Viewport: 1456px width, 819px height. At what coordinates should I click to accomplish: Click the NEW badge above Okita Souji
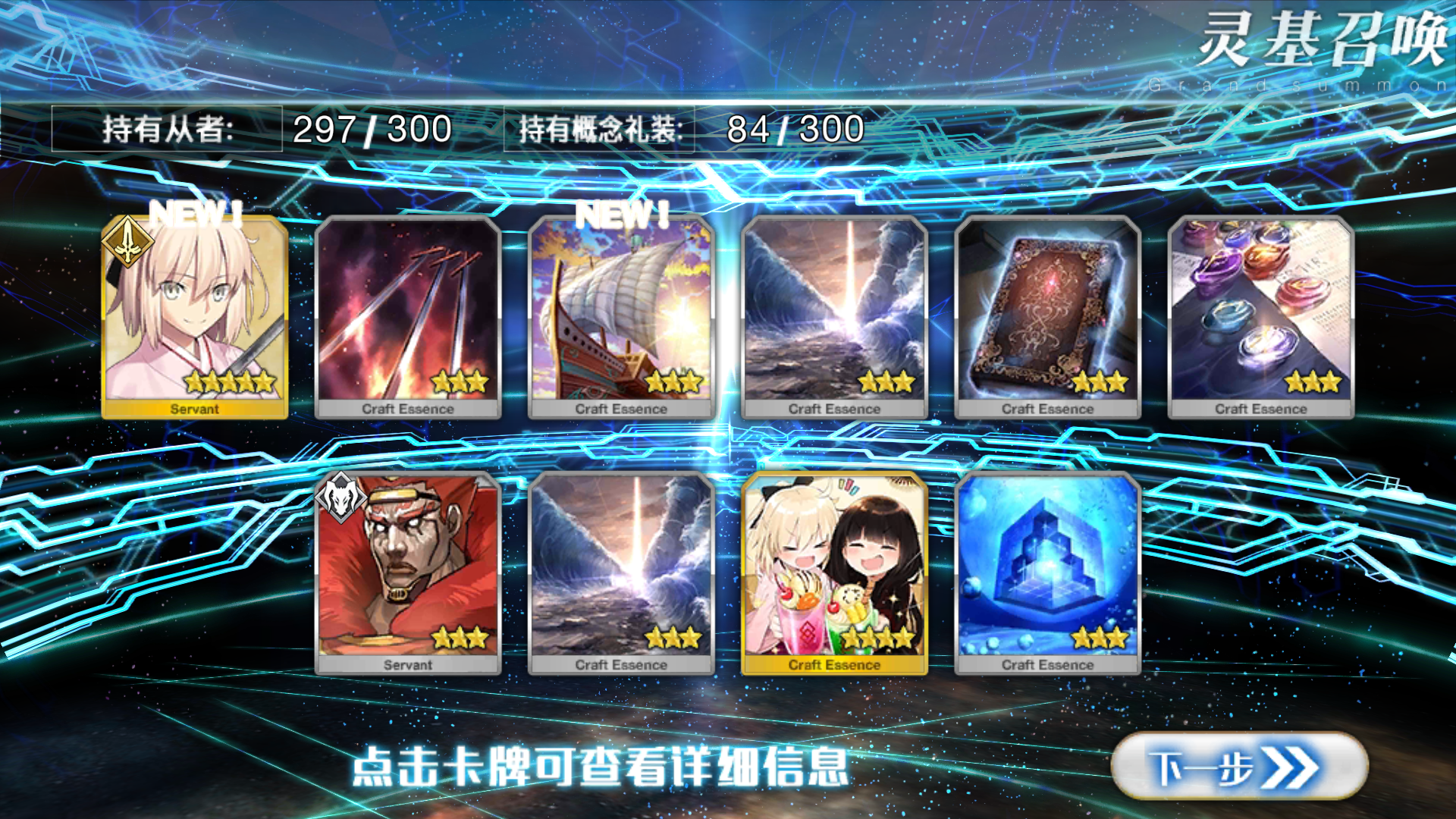click(196, 210)
